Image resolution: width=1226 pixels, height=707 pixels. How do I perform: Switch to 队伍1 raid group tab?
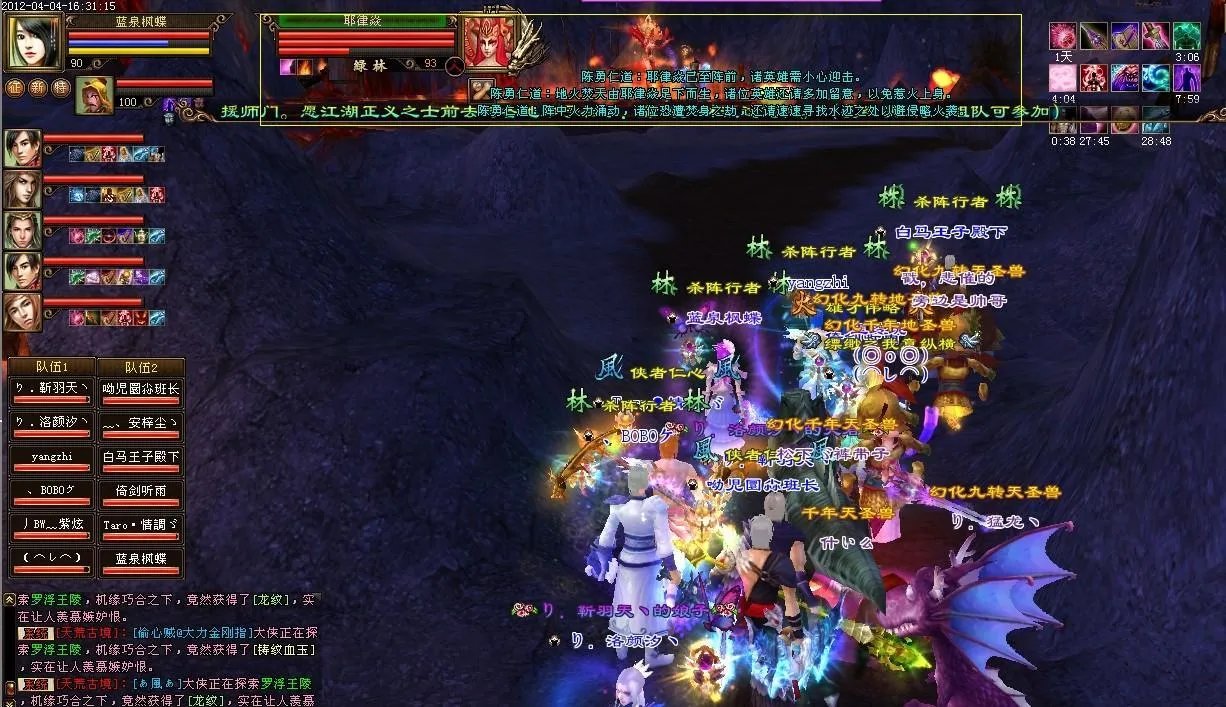click(51, 367)
